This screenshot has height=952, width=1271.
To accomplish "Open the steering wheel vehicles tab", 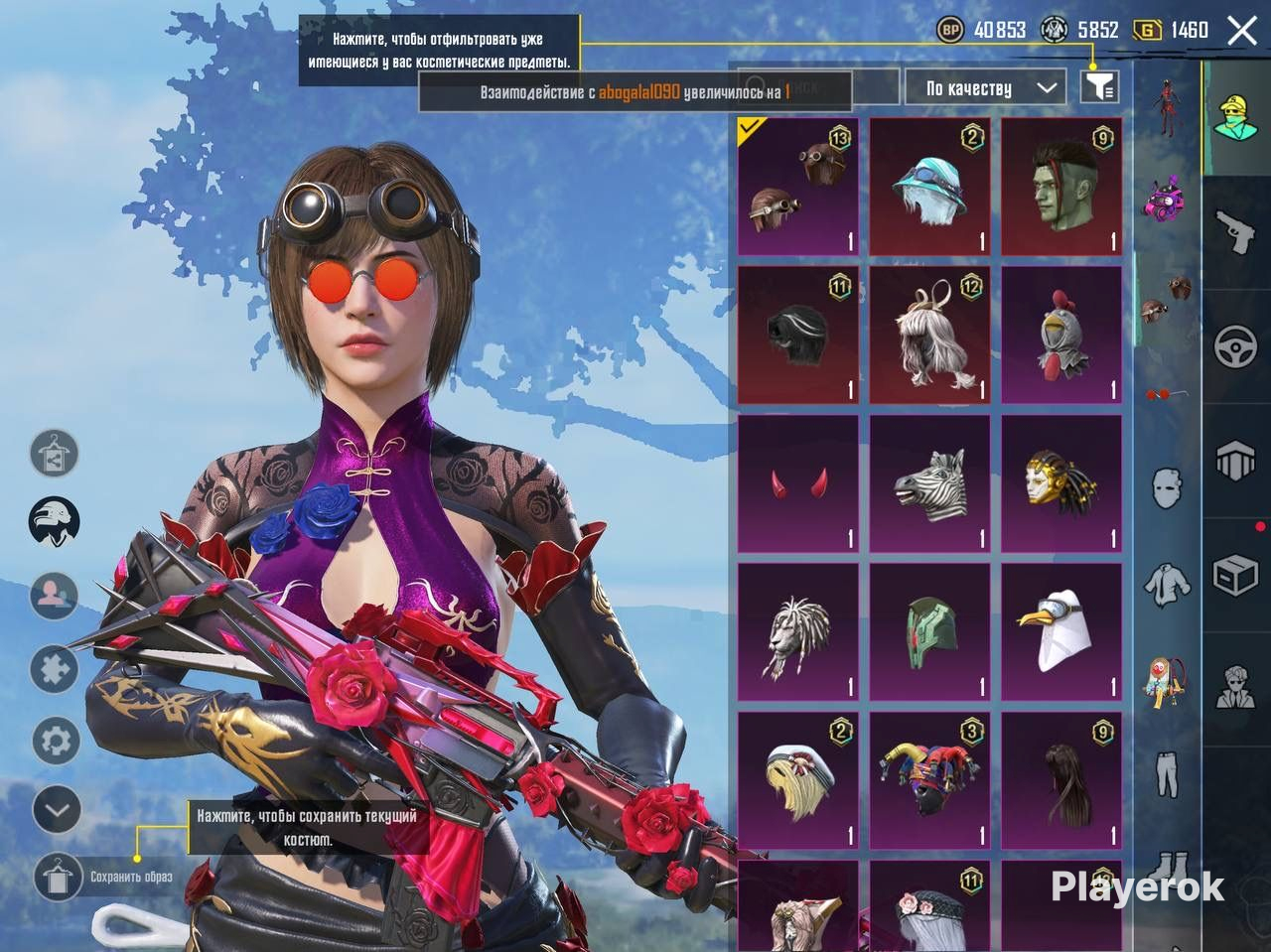I will (x=1236, y=346).
